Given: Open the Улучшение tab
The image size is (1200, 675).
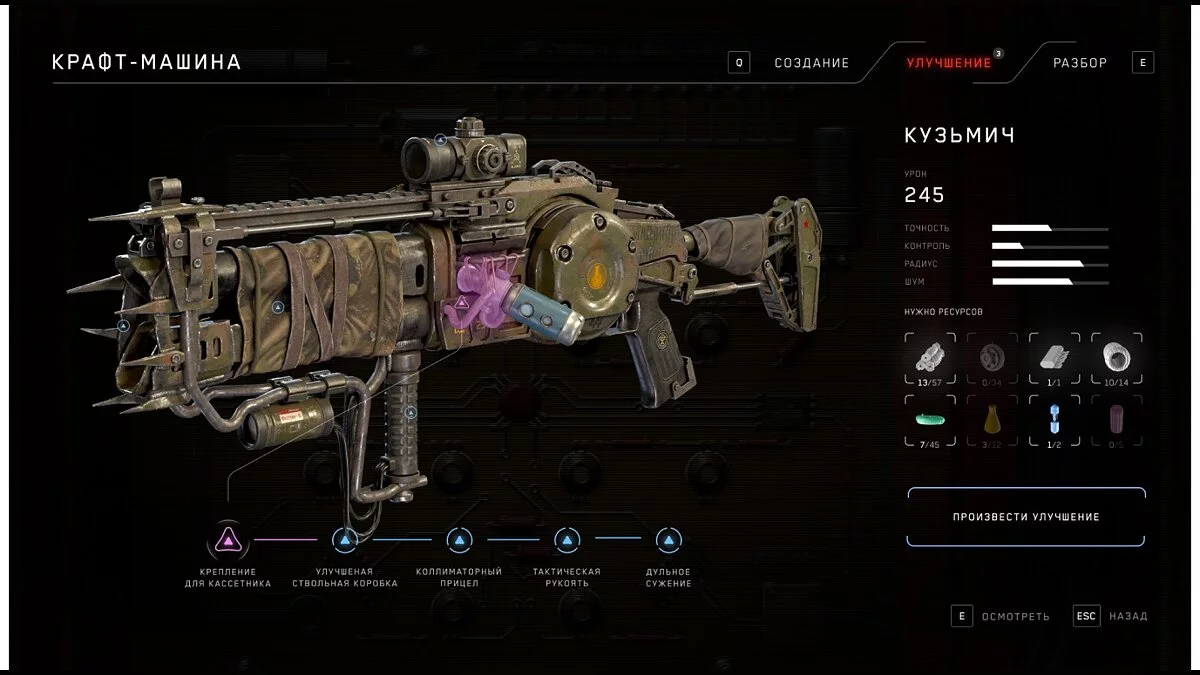Looking at the screenshot, I should tap(949, 63).
